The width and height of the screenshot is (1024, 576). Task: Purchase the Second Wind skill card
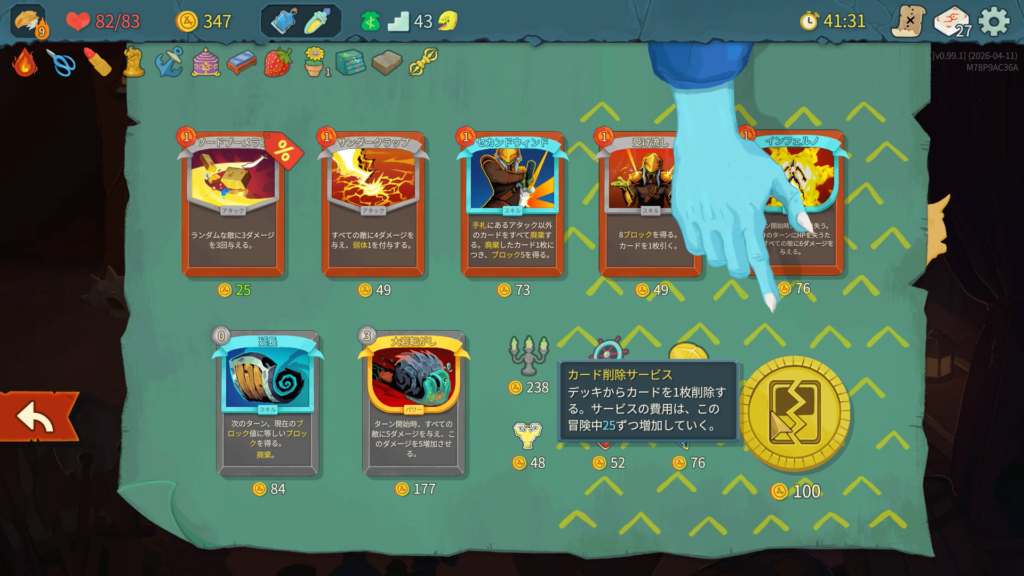(512, 205)
